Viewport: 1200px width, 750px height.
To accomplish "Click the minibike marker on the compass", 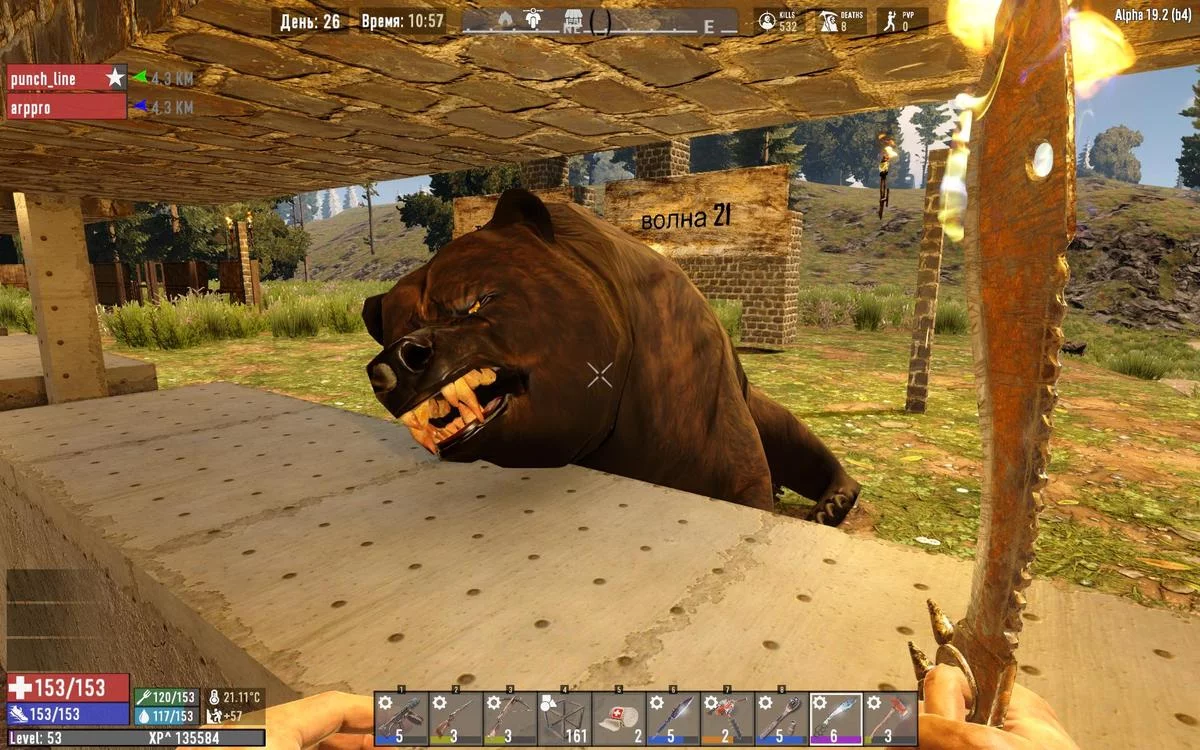I will click(x=531, y=18).
